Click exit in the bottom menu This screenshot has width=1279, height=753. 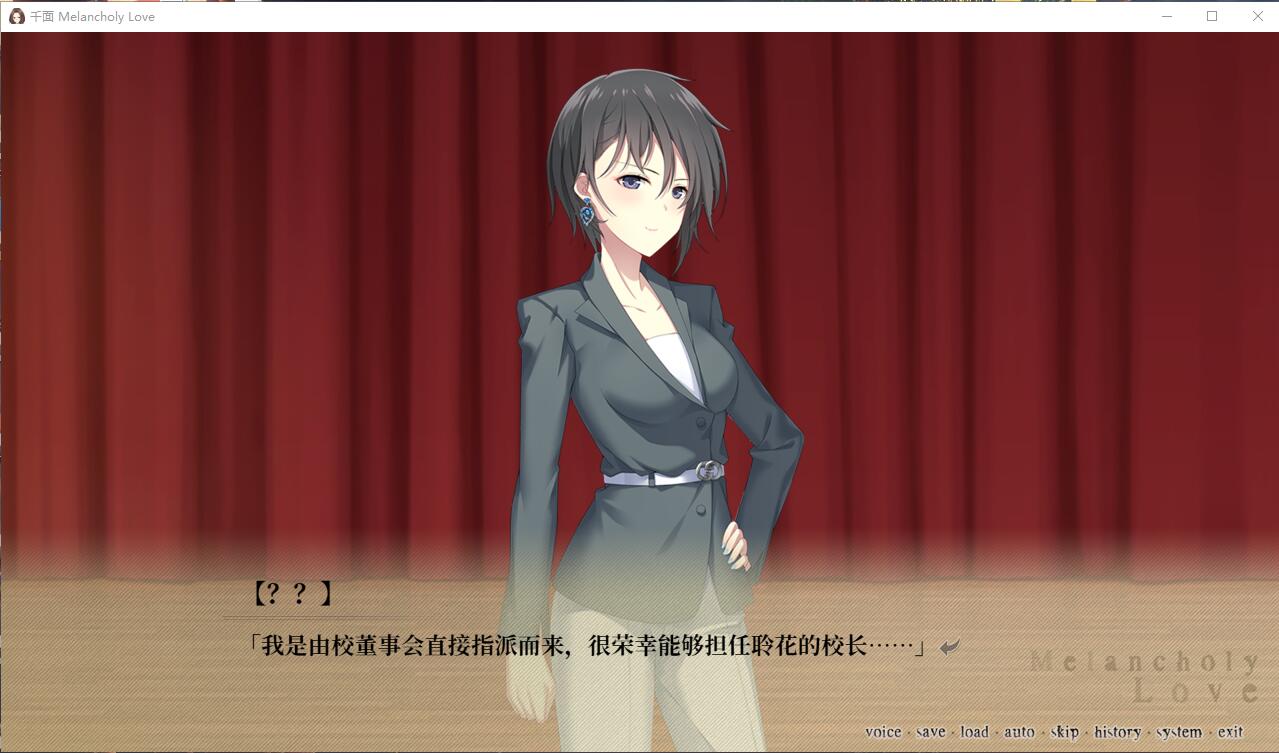(1230, 732)
